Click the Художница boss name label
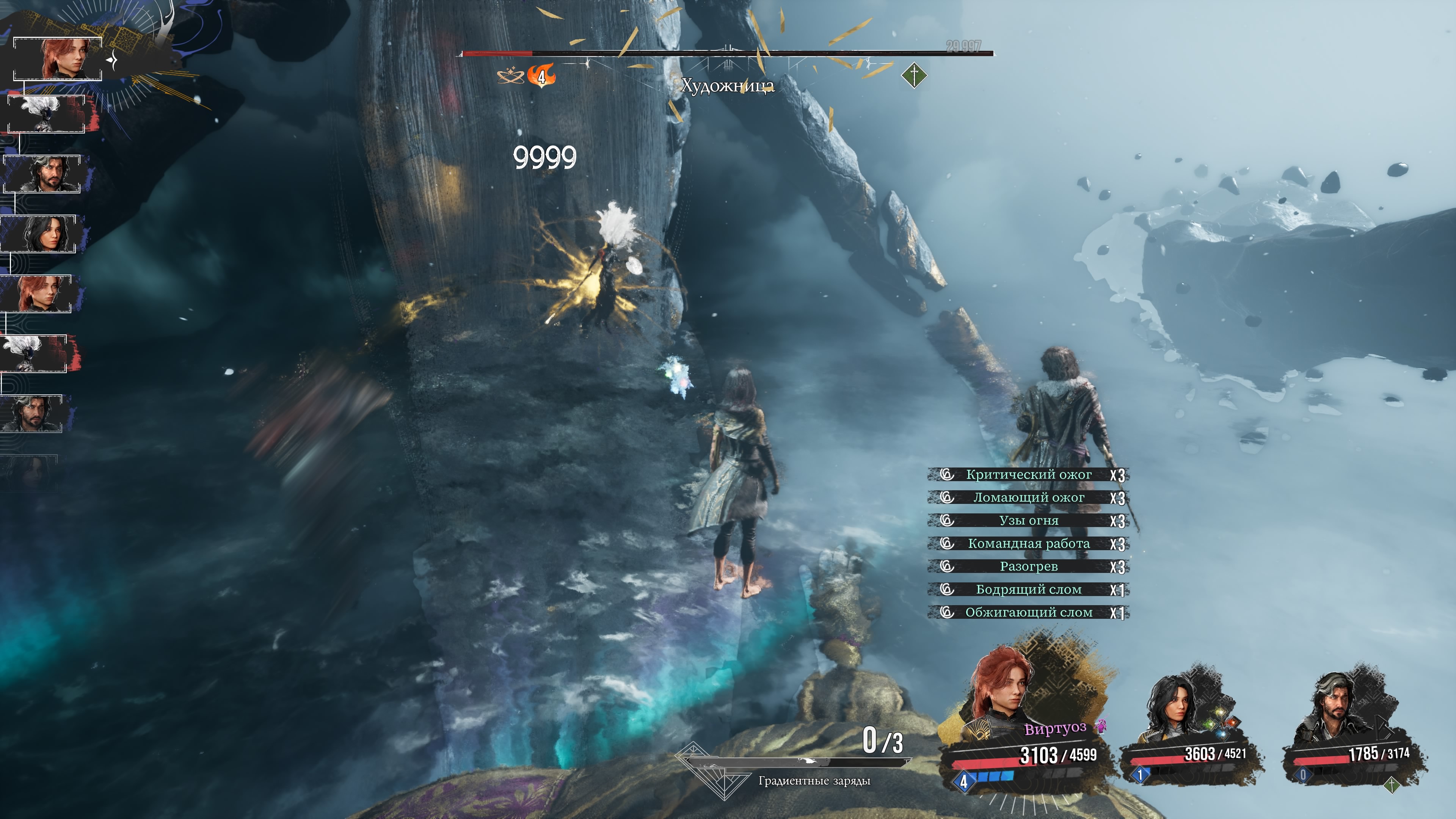 click(x=727, y=86)
